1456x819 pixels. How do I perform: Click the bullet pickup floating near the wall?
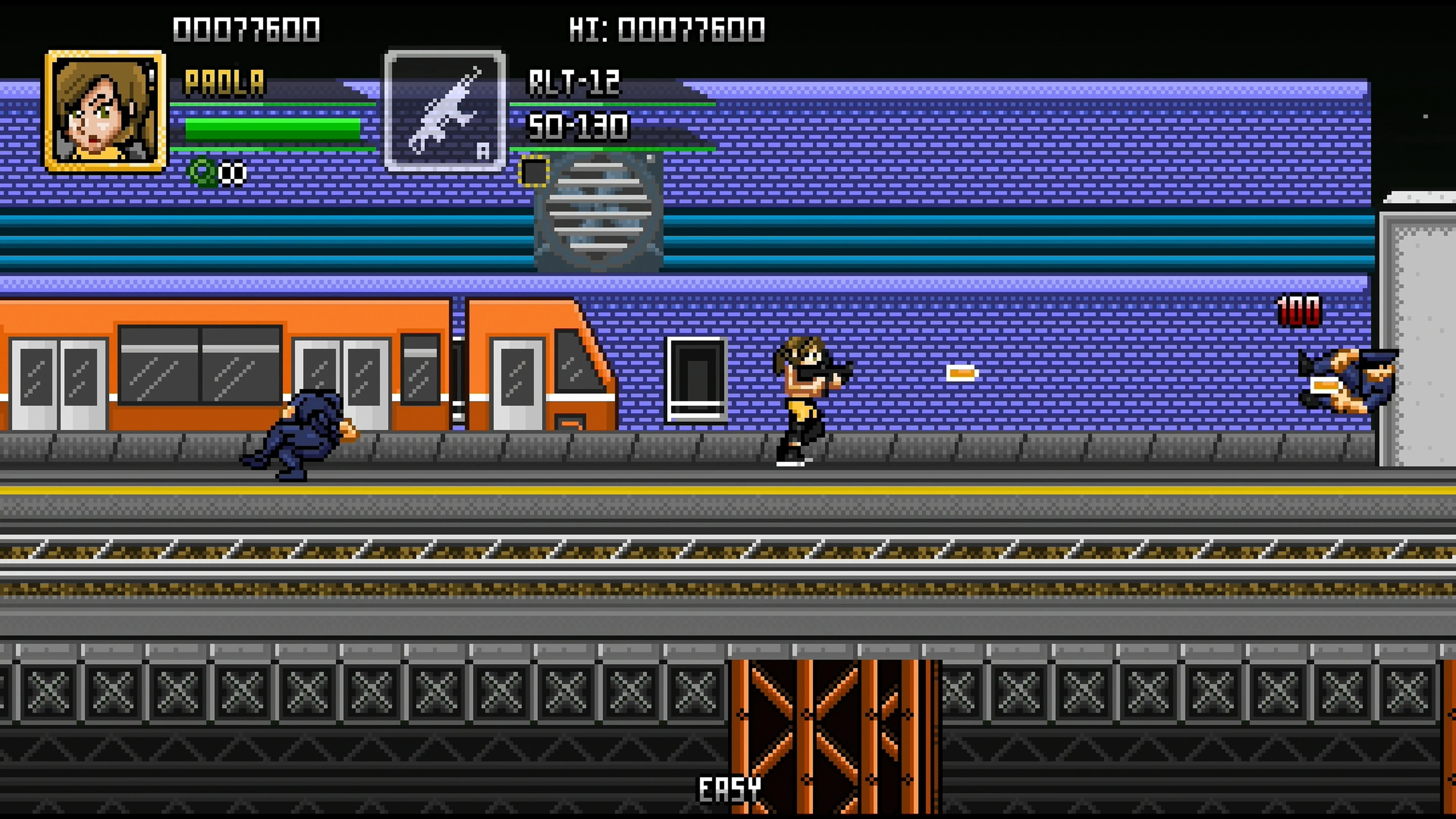point(962,373)
